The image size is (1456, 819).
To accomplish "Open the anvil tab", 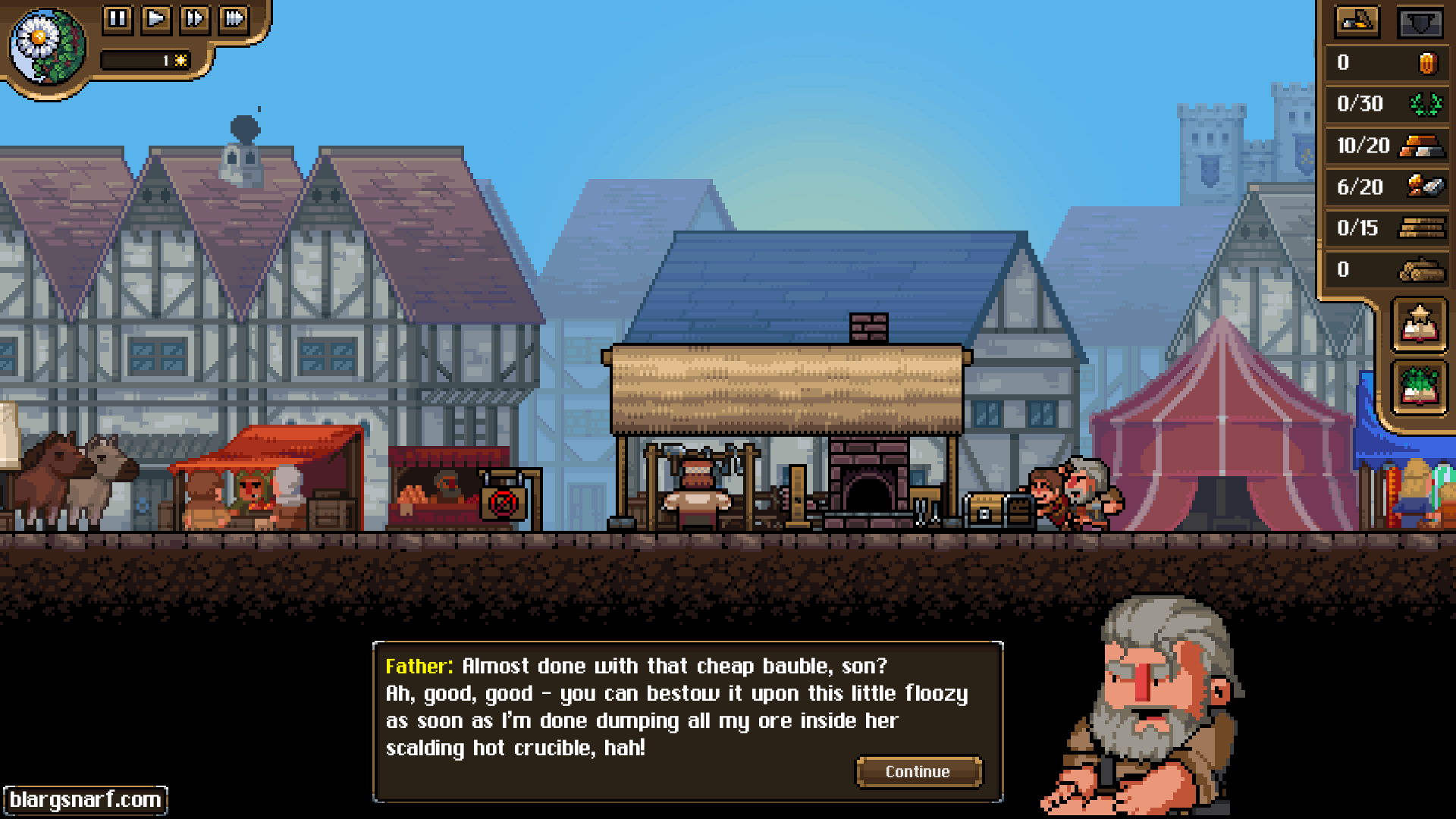I will 1419,21.
